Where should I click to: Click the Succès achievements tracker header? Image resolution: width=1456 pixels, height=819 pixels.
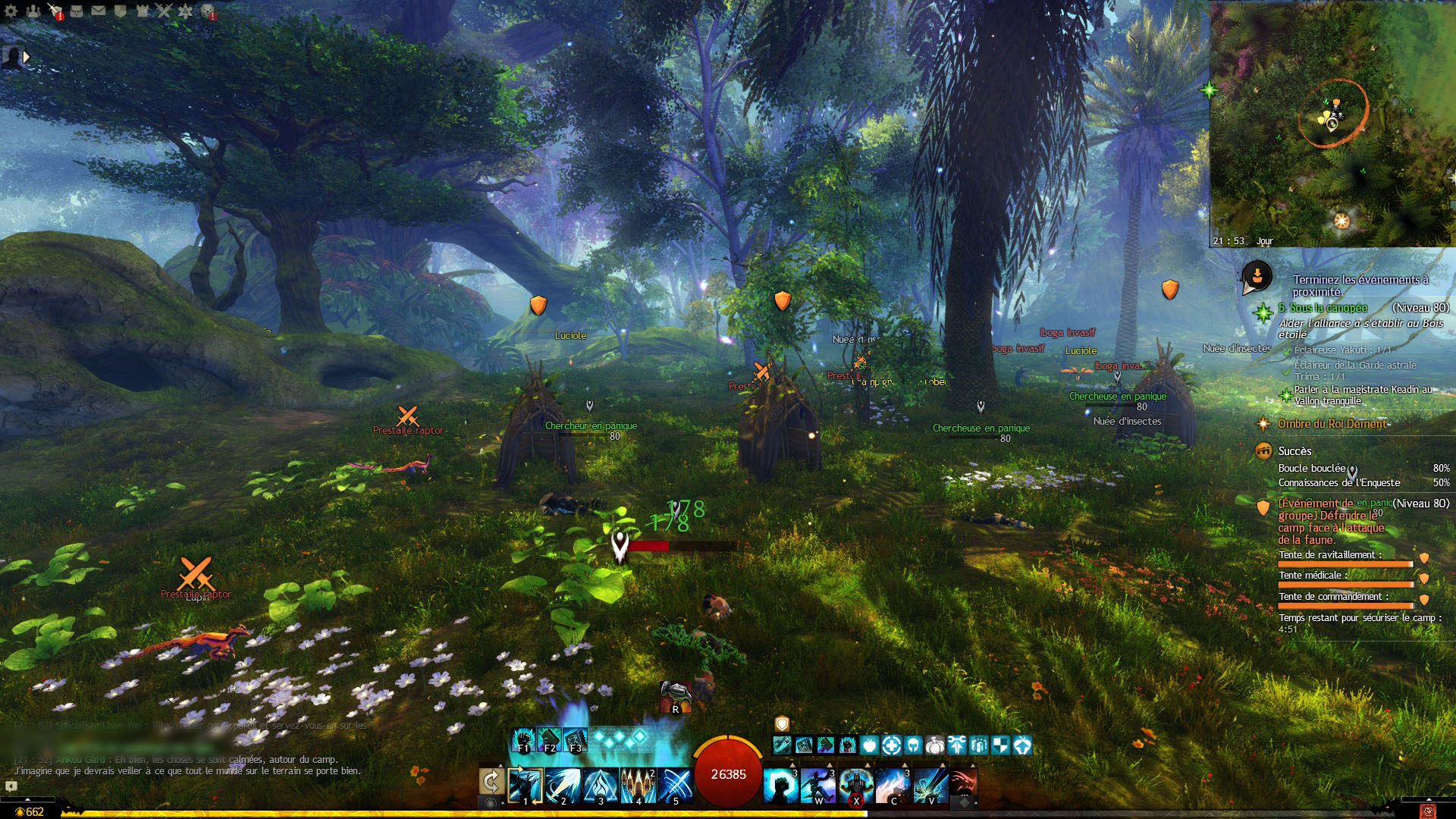[1294, 451]
